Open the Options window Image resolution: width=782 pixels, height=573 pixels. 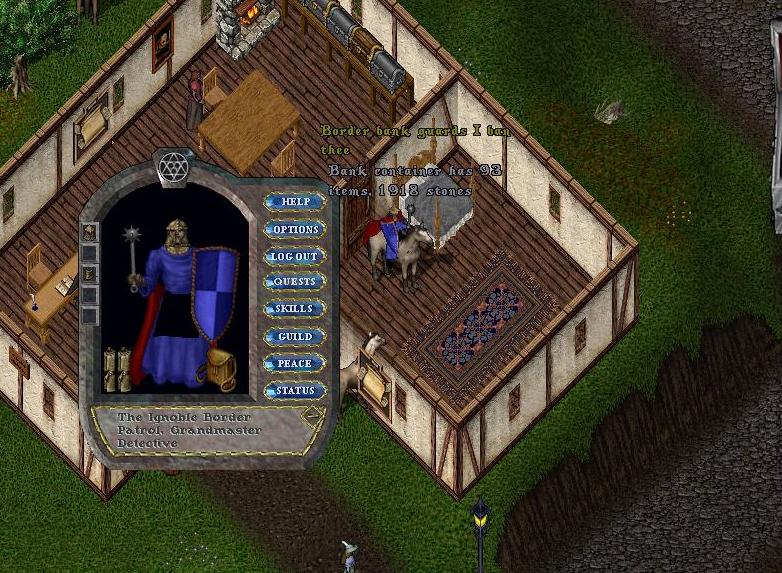(295, 229)
